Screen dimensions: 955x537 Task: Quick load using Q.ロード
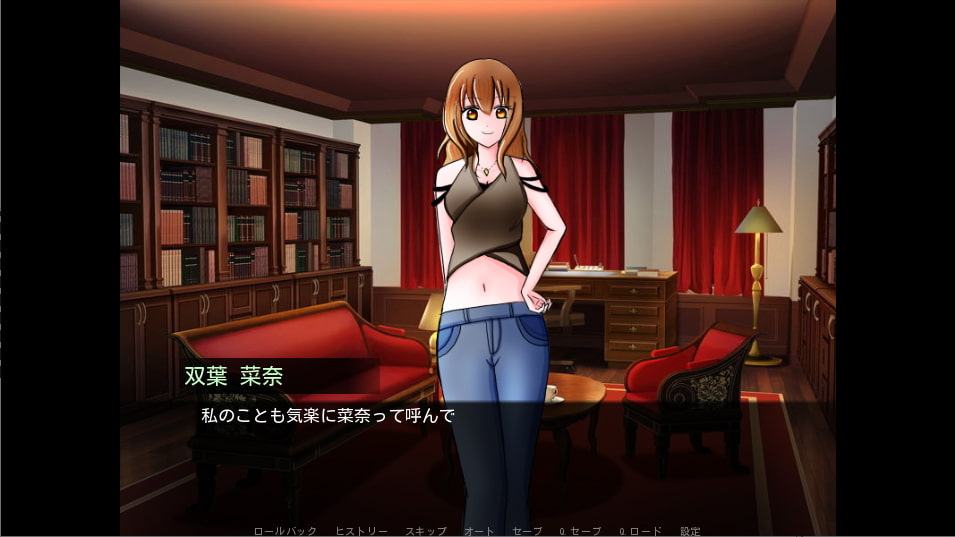(639, 531)
